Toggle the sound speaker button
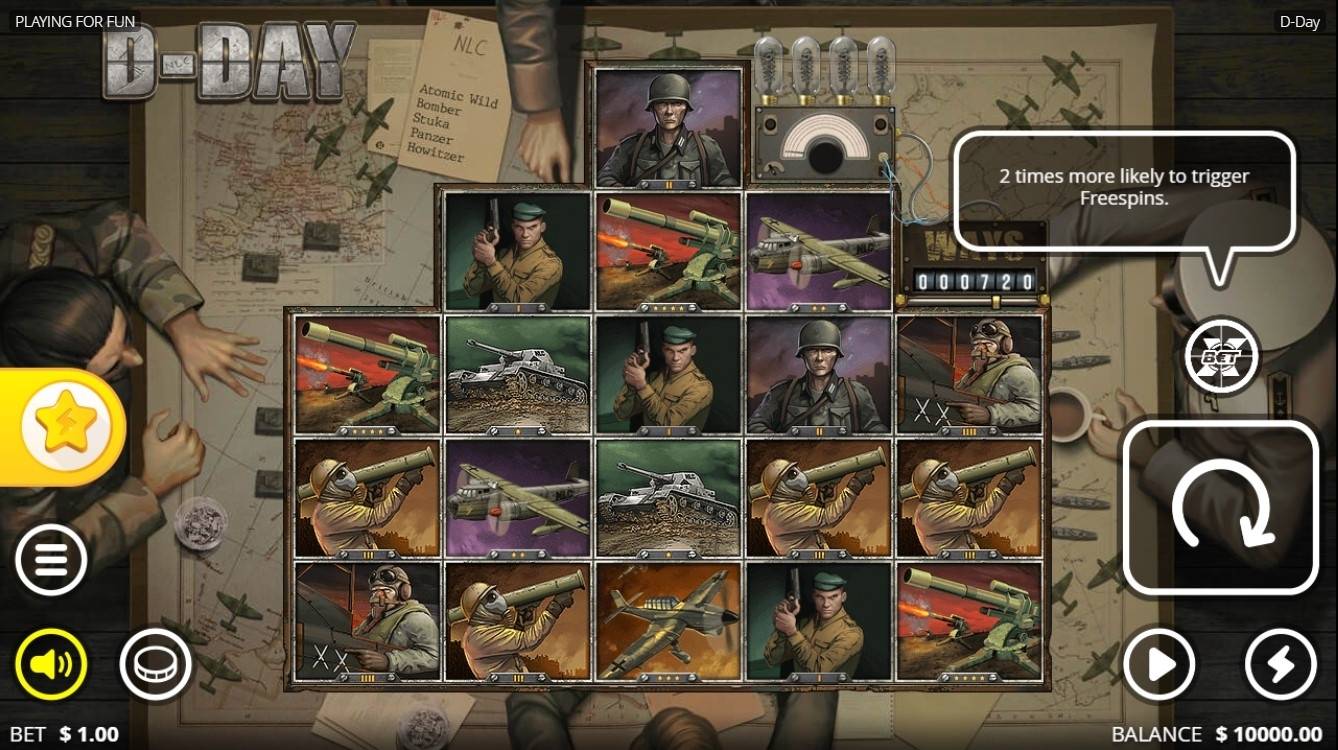The image size is (1338, 750). tap(51, 663)
